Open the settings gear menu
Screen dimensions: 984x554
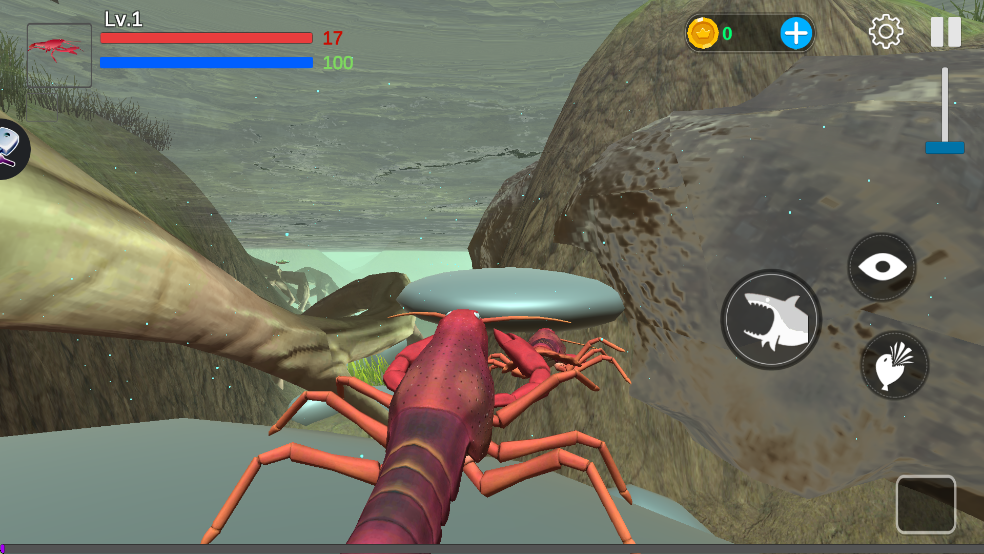(x=885, y=32)
